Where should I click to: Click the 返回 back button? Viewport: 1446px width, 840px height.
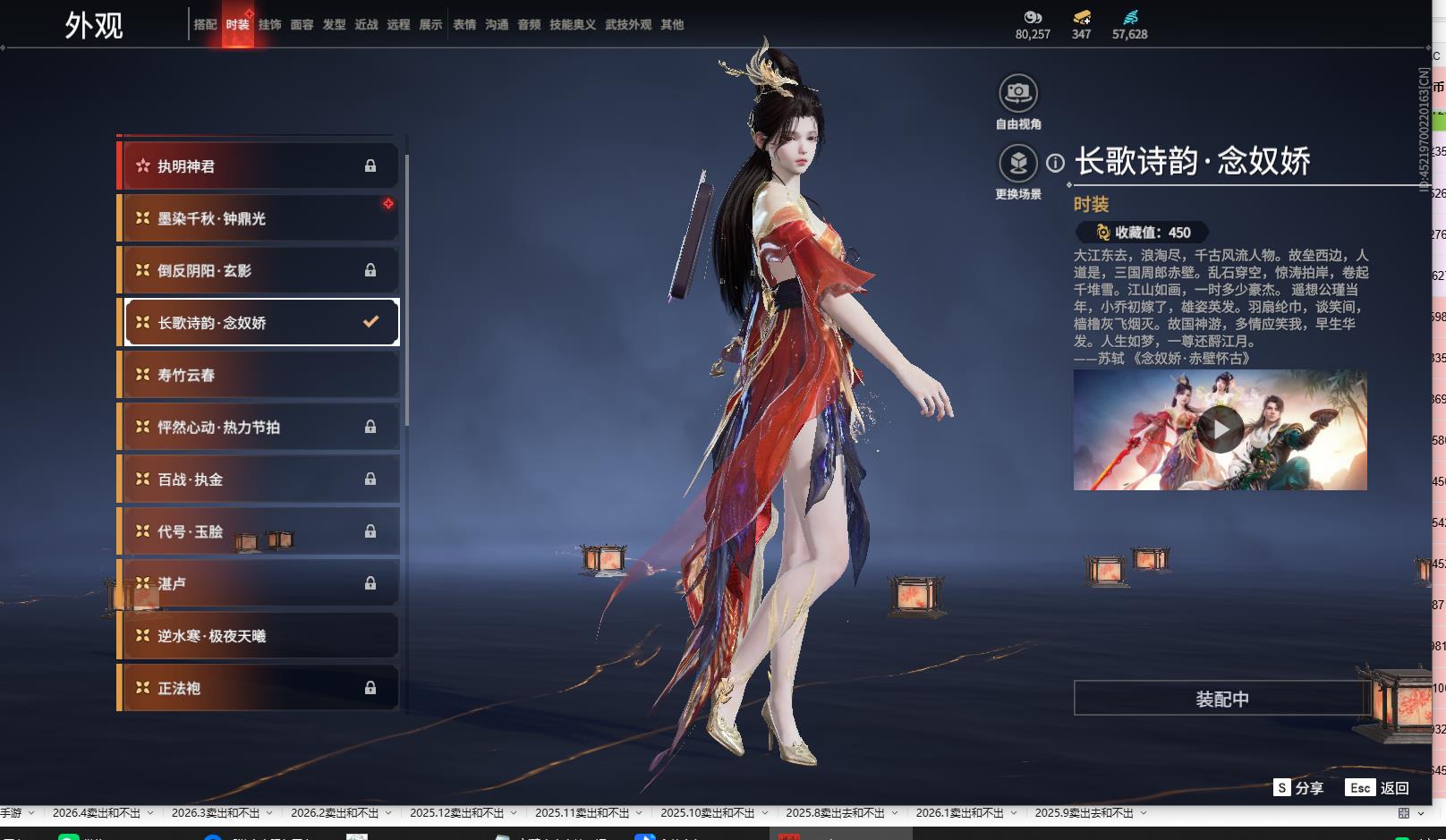(1378, 788)
